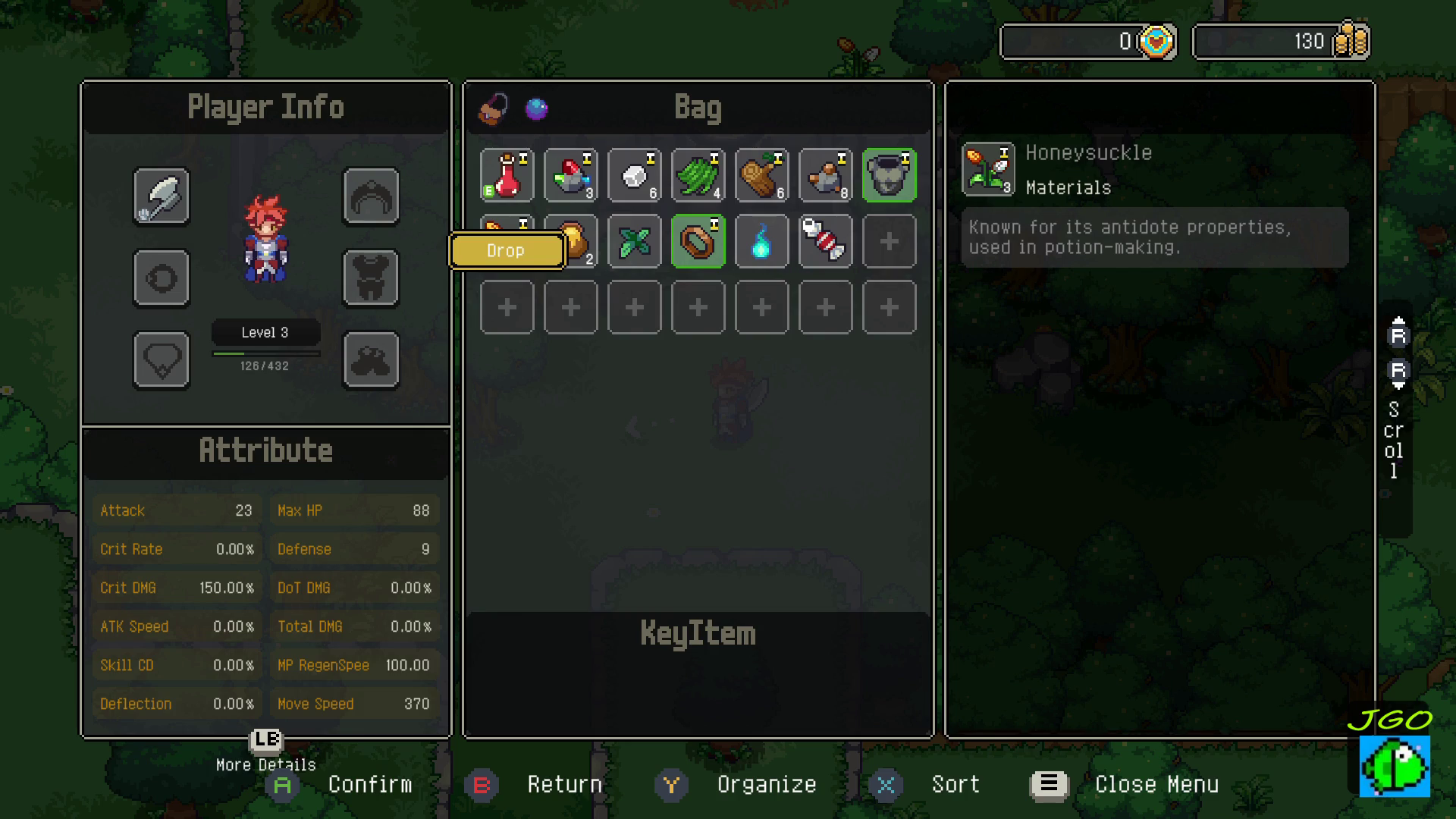Click the red striped candy item
Viewport: 1456px width, 819px height.
click(826, 242)
